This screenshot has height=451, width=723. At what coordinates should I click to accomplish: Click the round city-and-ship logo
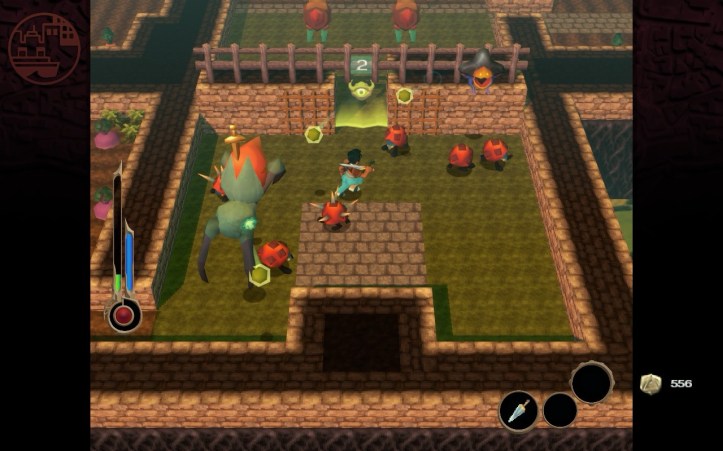tap(45, 48)
